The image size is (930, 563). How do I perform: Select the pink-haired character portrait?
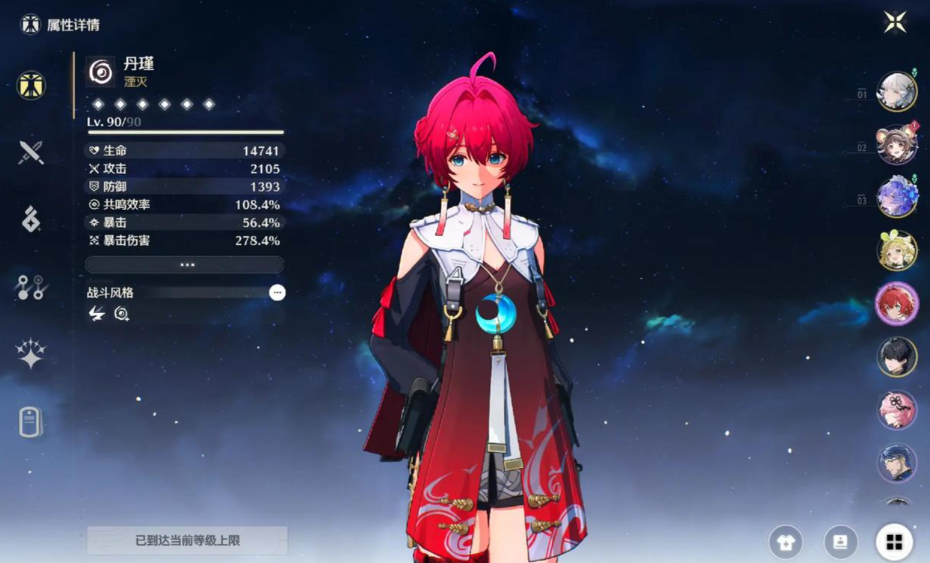pyautogui.click(x=896, y=410)
